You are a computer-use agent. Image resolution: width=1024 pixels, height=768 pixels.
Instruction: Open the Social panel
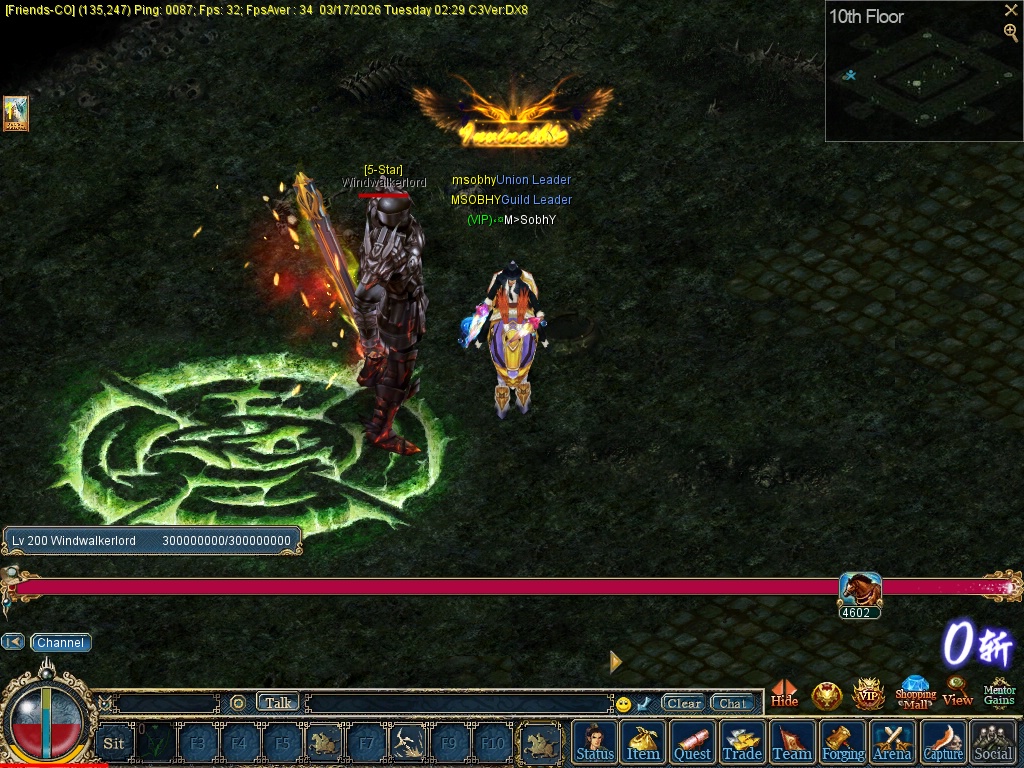pos(993,742)
